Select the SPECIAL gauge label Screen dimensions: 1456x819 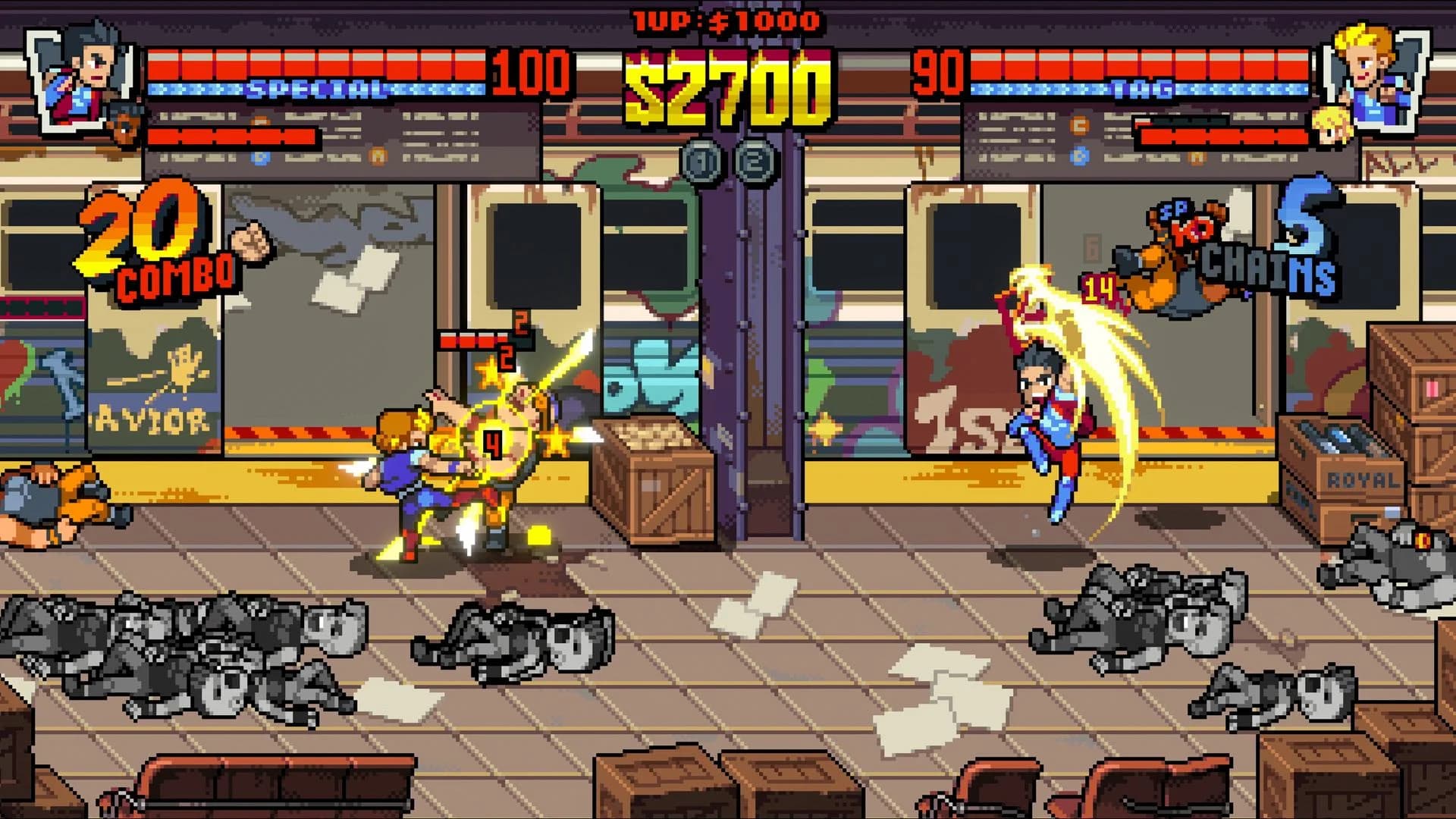pos(315,89)
